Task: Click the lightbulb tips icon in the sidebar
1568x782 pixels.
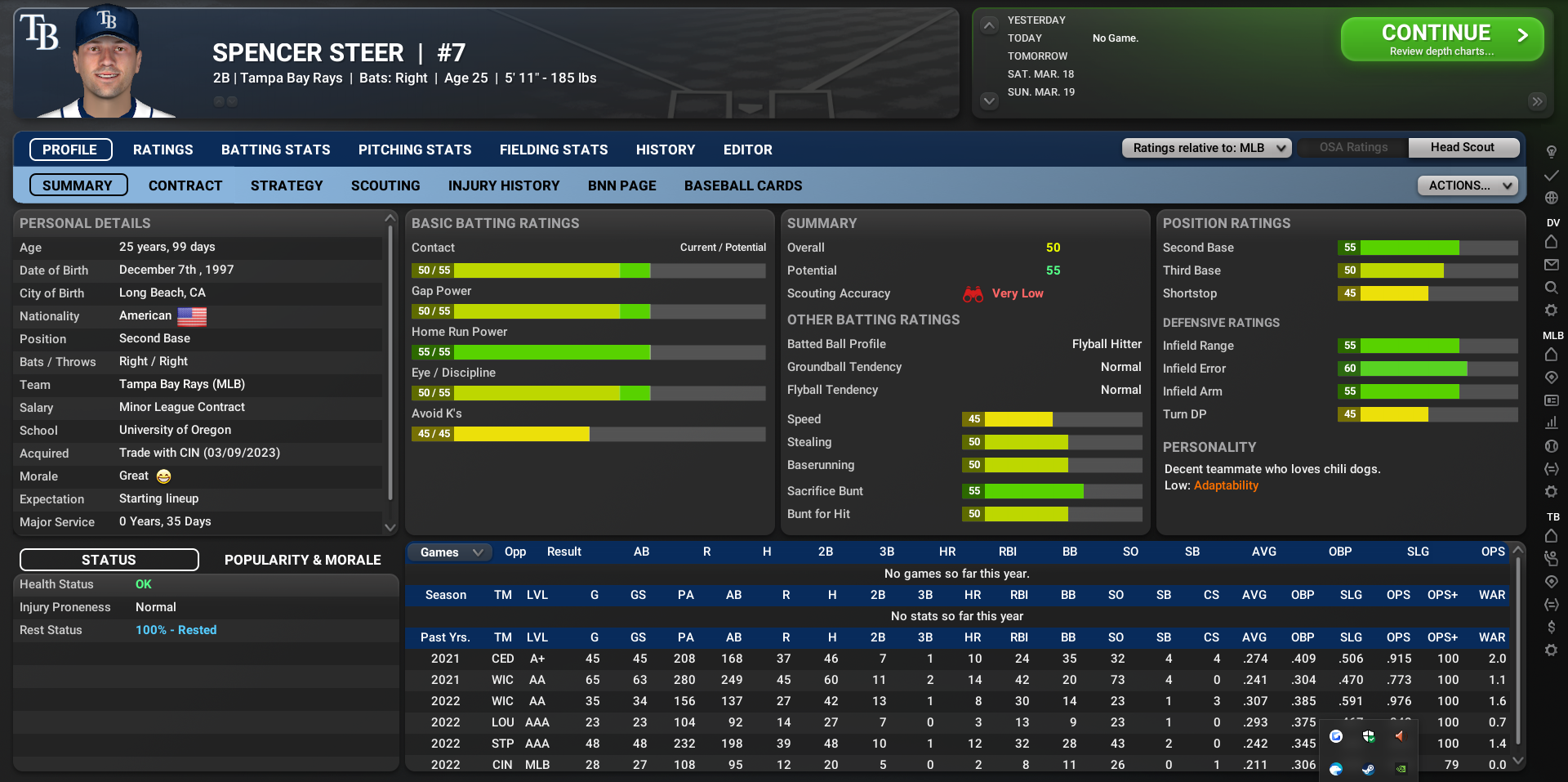Action: [1552, 152]
